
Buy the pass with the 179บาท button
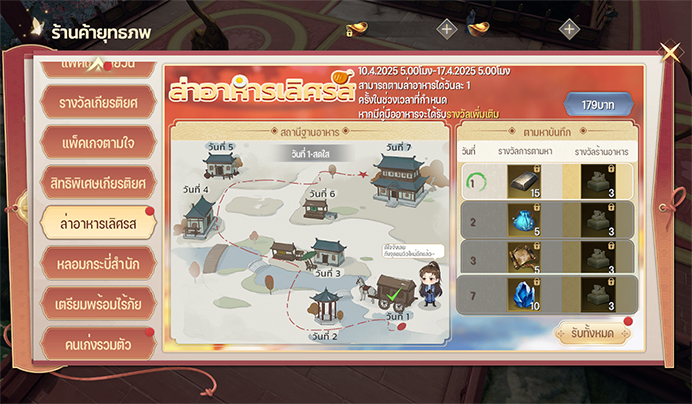point(598,103)
